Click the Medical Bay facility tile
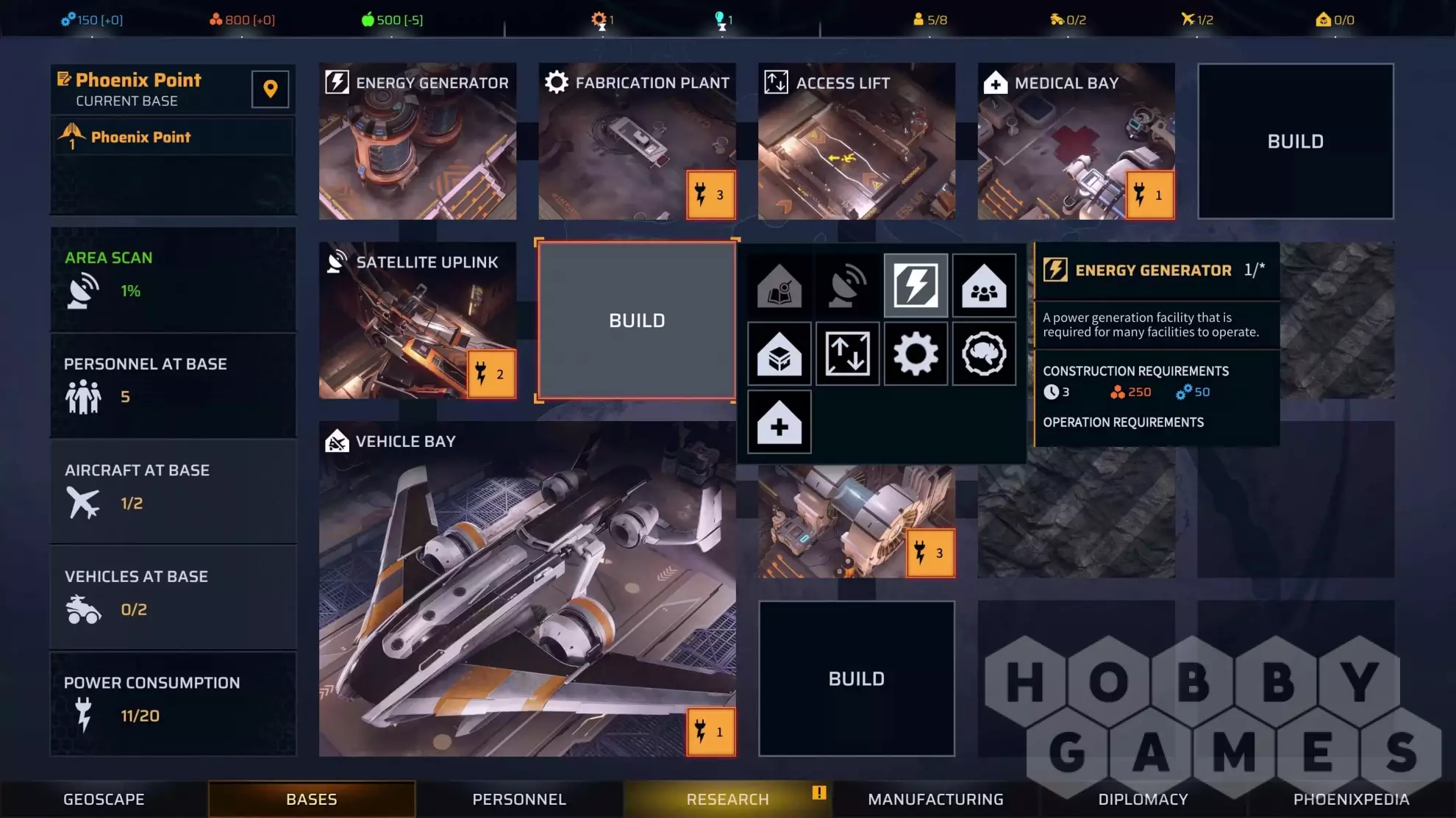The height and width of the screenshot is (818, 1456). (x=1075, y=141)
